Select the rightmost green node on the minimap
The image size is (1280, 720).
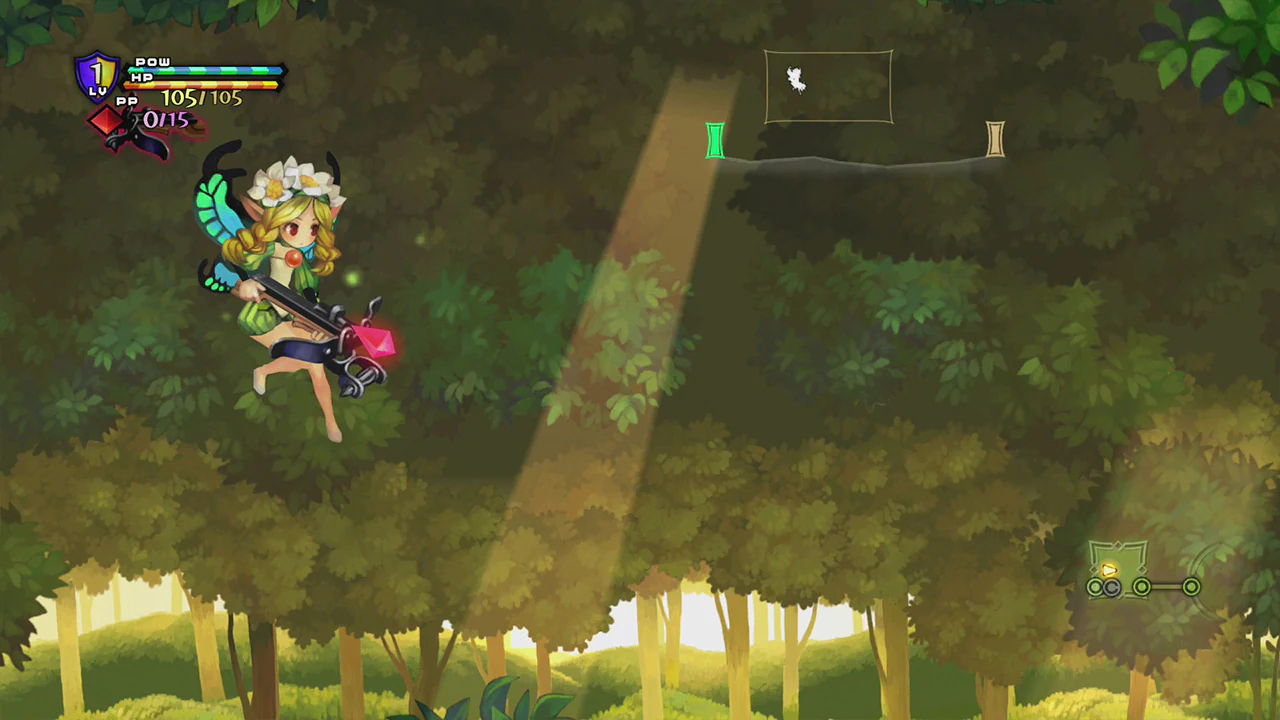(1191, 587)
